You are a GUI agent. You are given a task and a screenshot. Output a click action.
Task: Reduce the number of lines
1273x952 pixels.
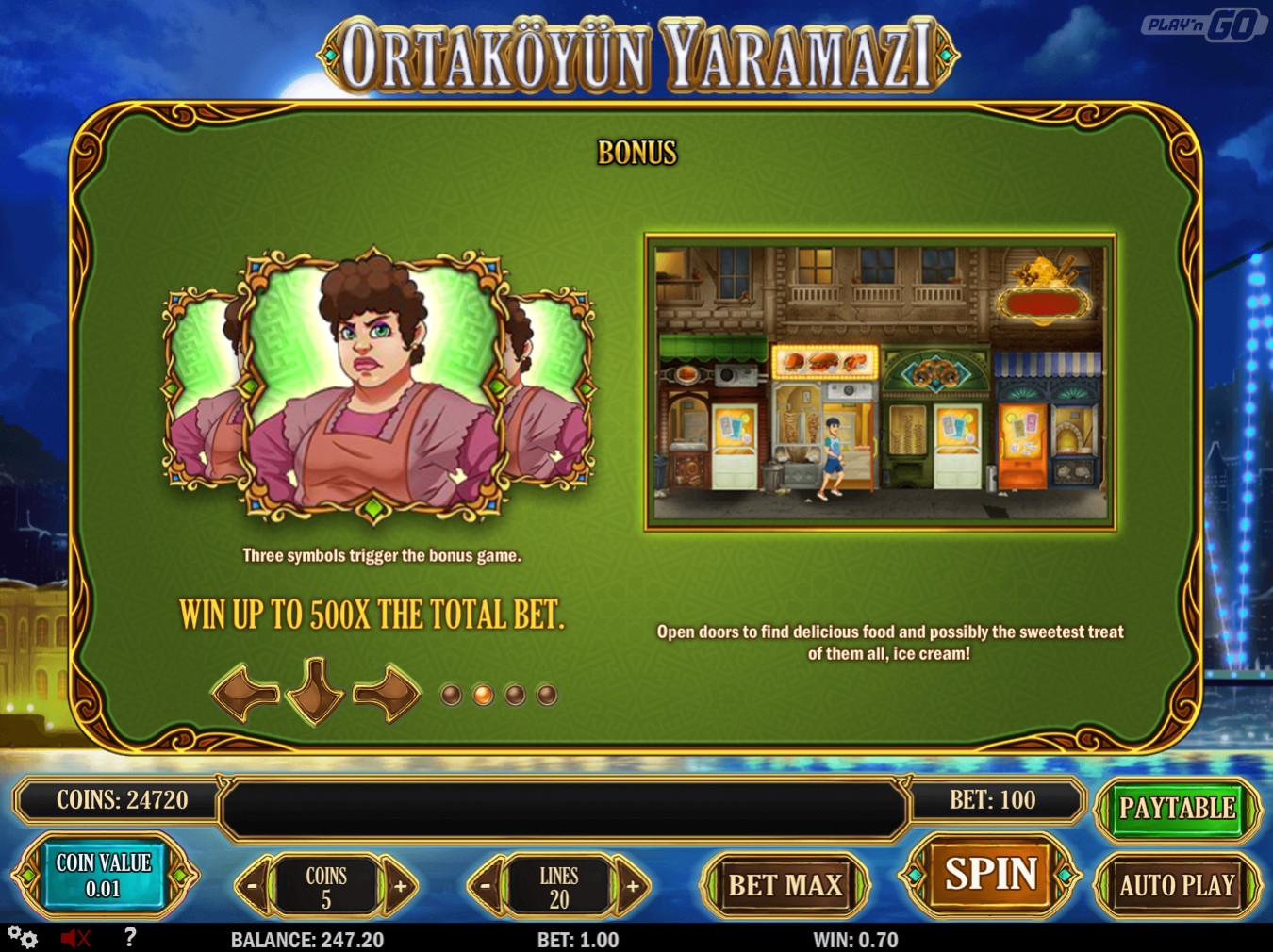coord(486,886)
